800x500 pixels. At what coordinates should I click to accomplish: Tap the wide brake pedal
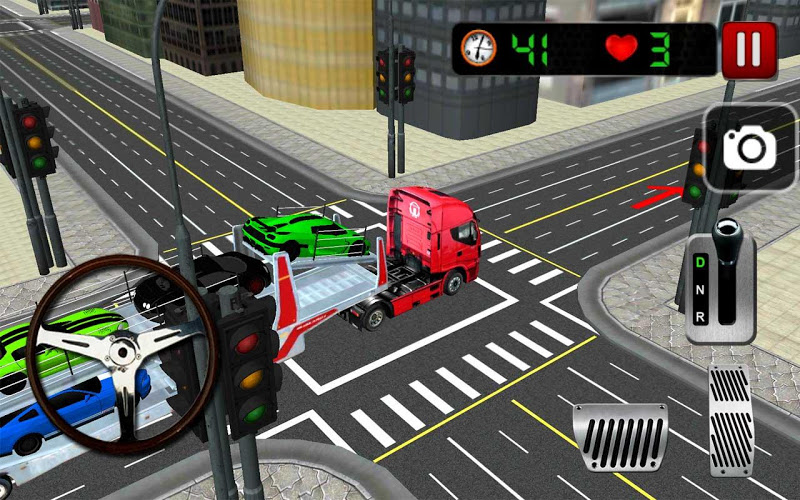(622, 437)
